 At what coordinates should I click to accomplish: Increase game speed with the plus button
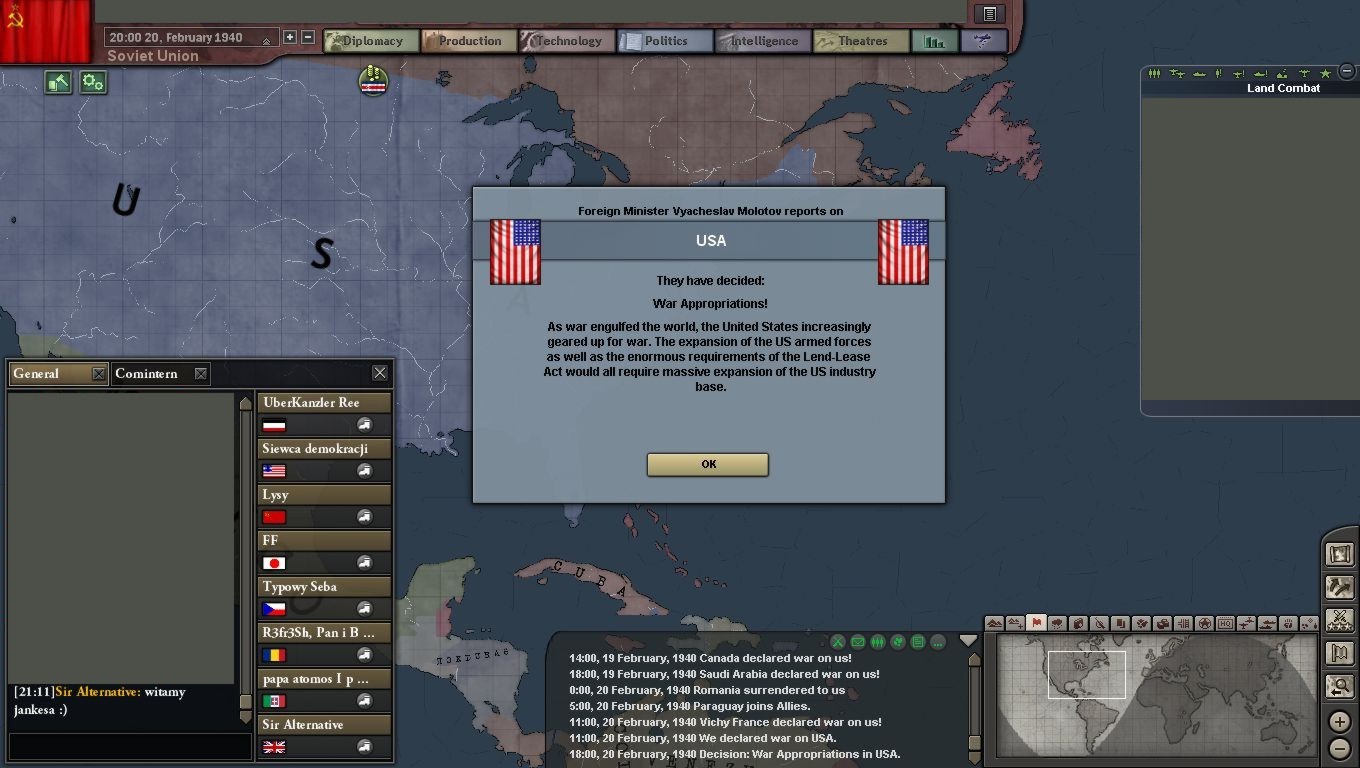click(290, 38)
